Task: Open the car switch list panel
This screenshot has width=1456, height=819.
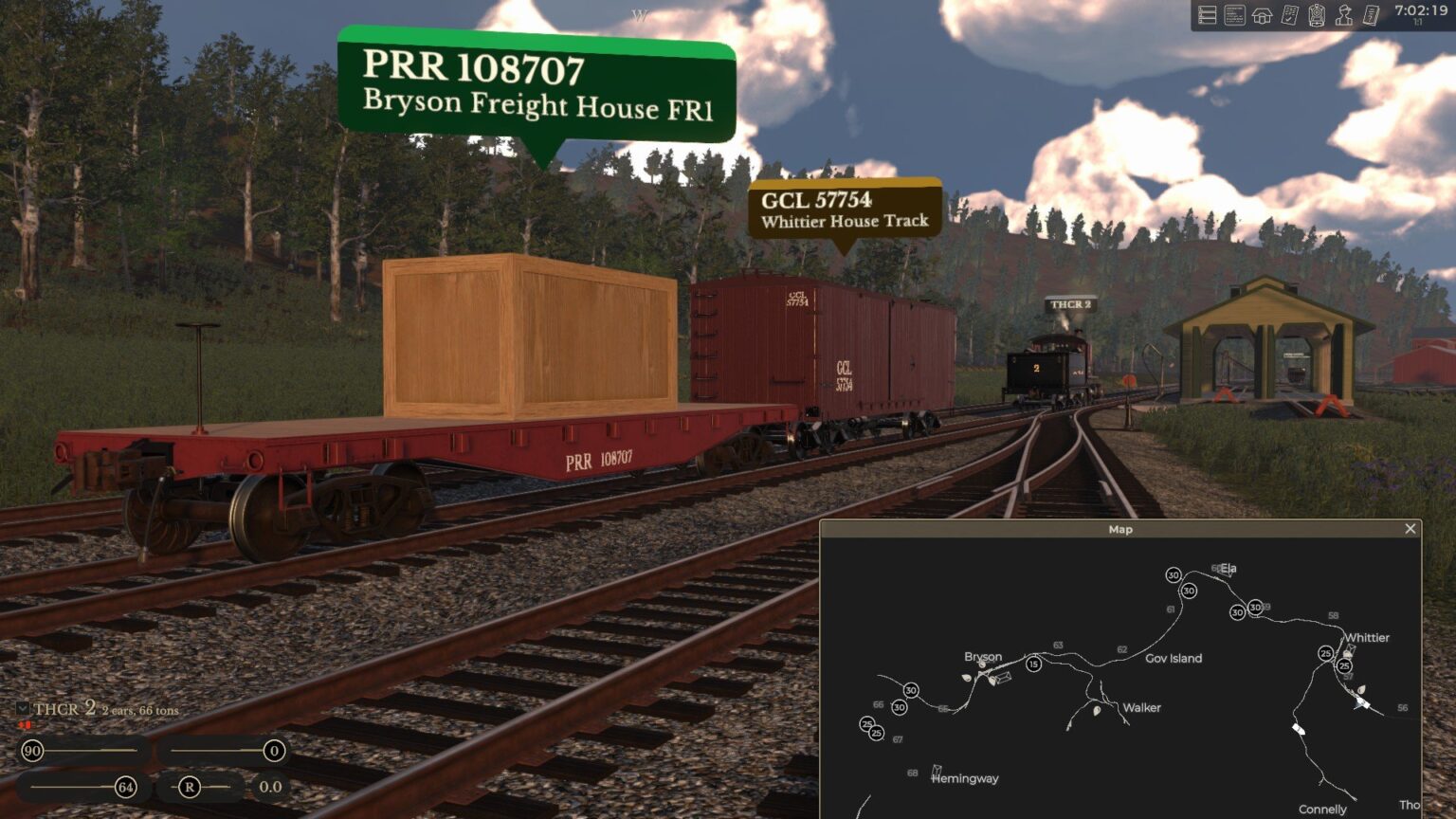Action: click(x=1207, y=14)
